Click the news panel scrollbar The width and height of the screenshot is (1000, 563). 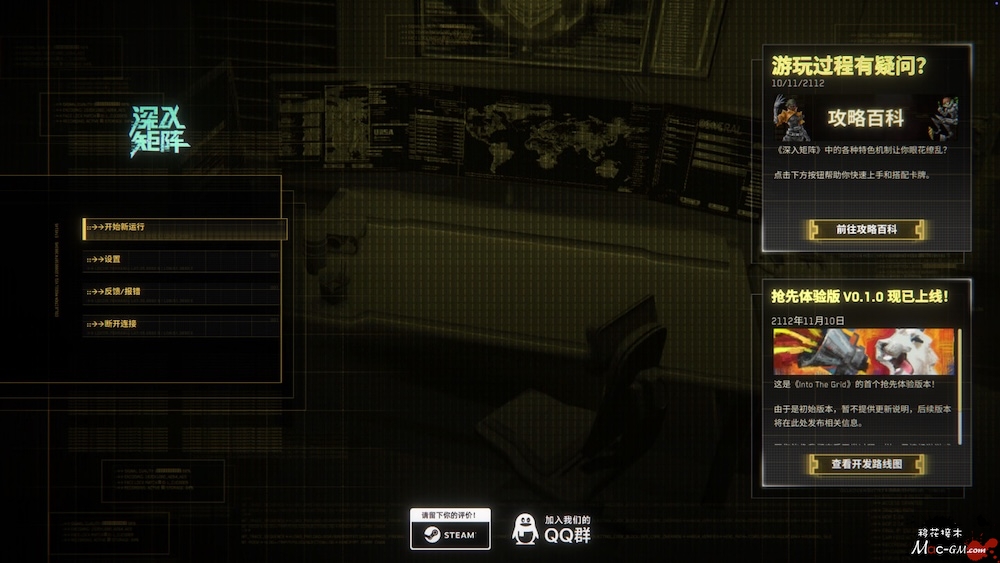coord(961,385)
